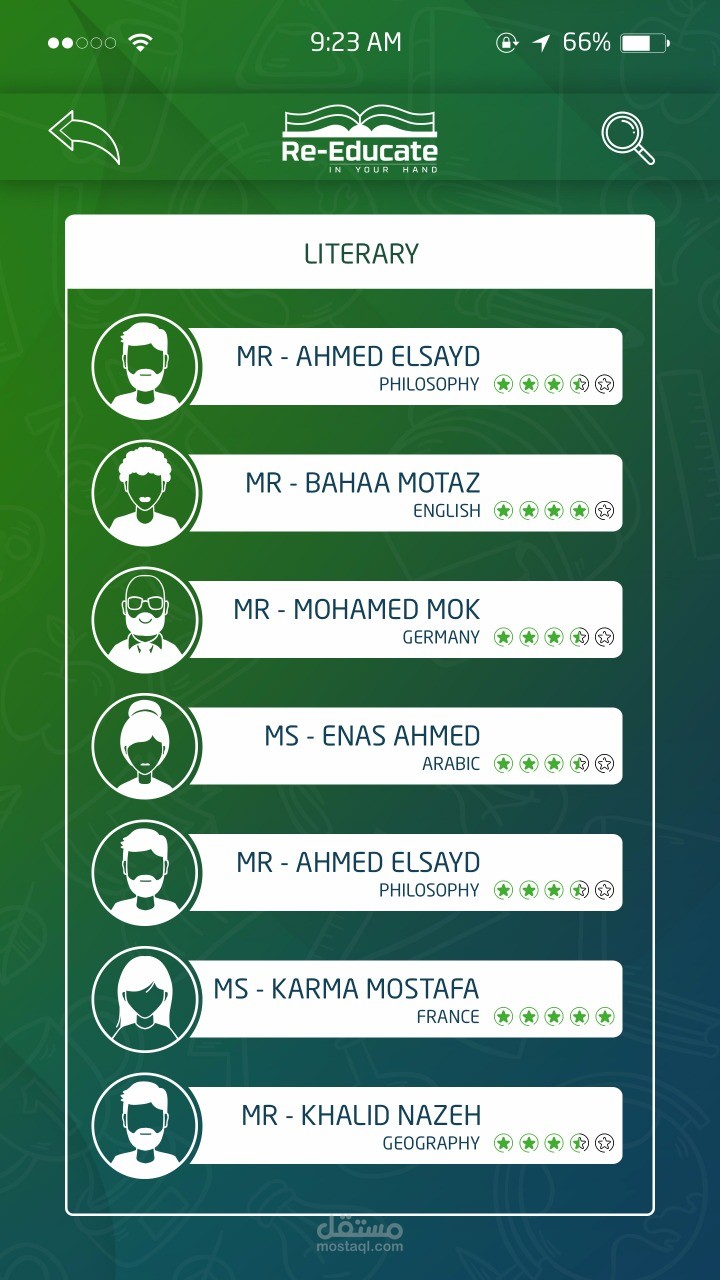Pick Mr Khalid Nazeh Geography teacher row
720x1280 pixels.
405,1125
